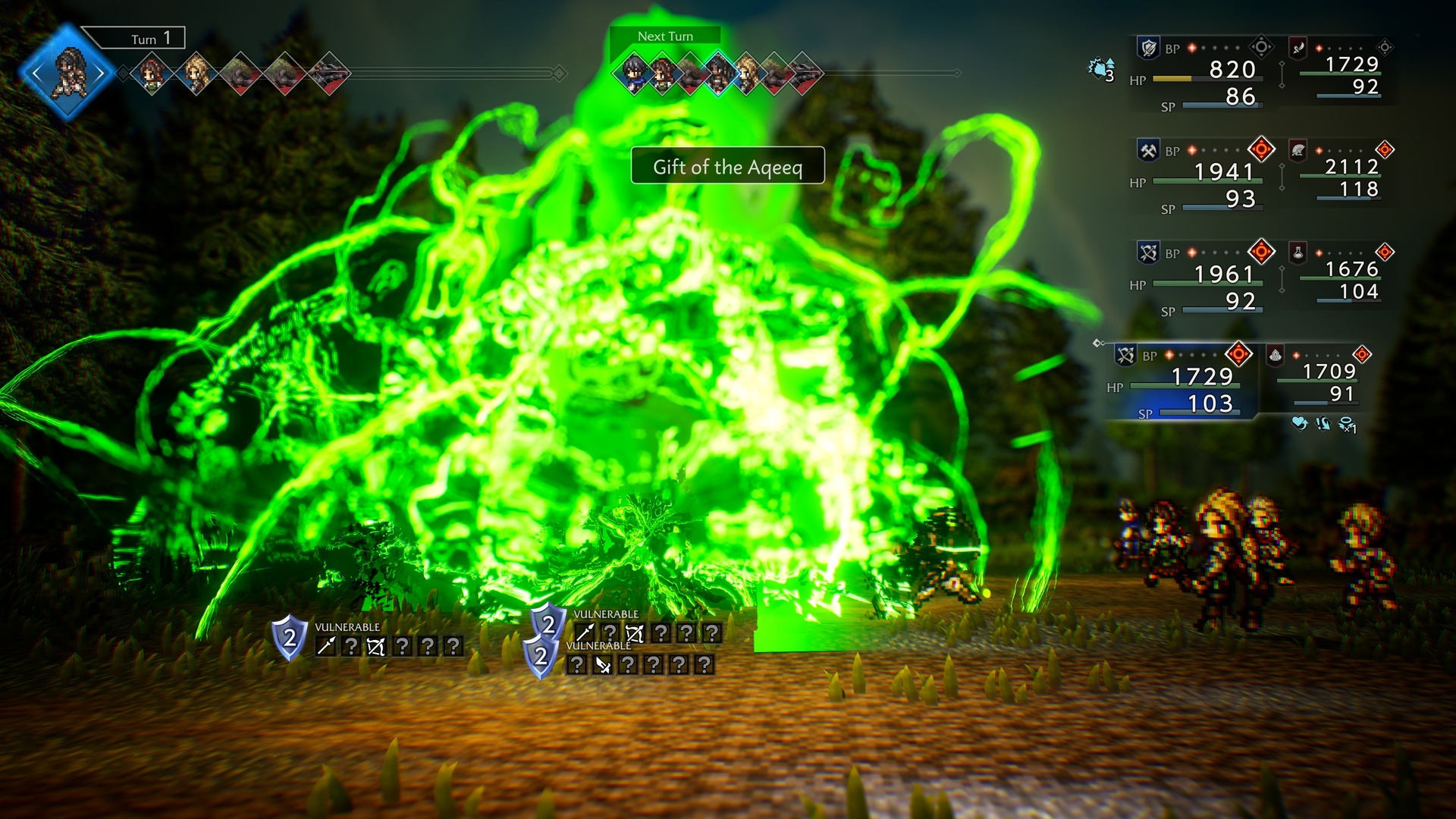Select the highlighted party panel with 103 SP

1183,381
